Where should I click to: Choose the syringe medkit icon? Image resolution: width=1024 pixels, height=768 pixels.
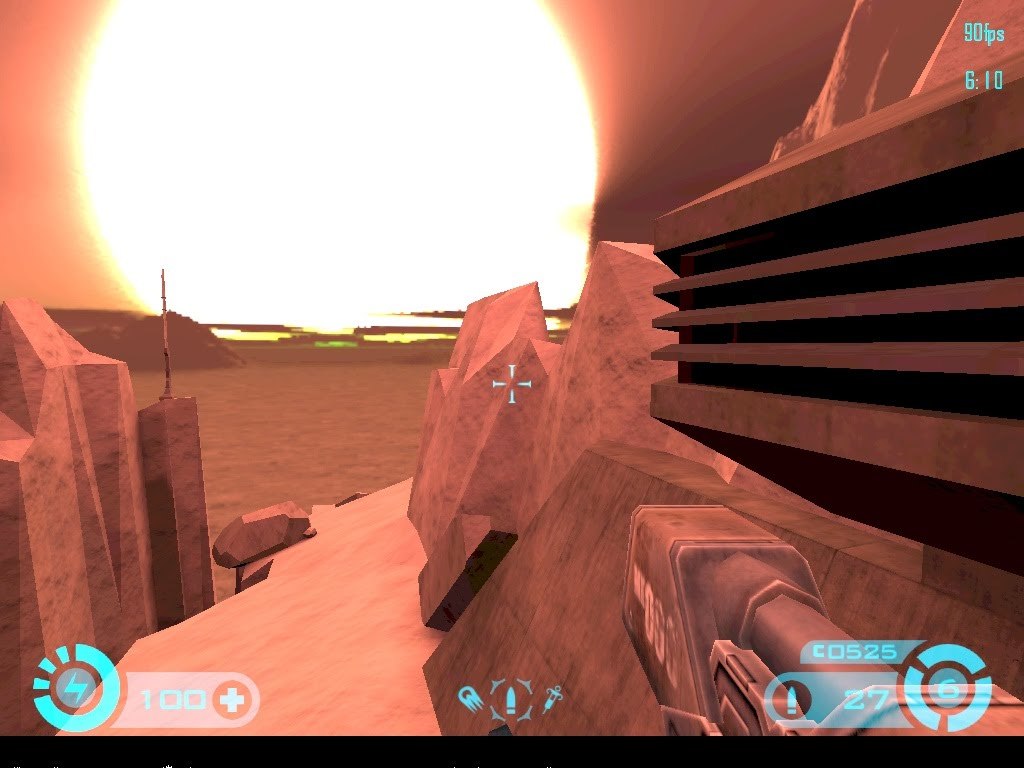click(551, 697)
